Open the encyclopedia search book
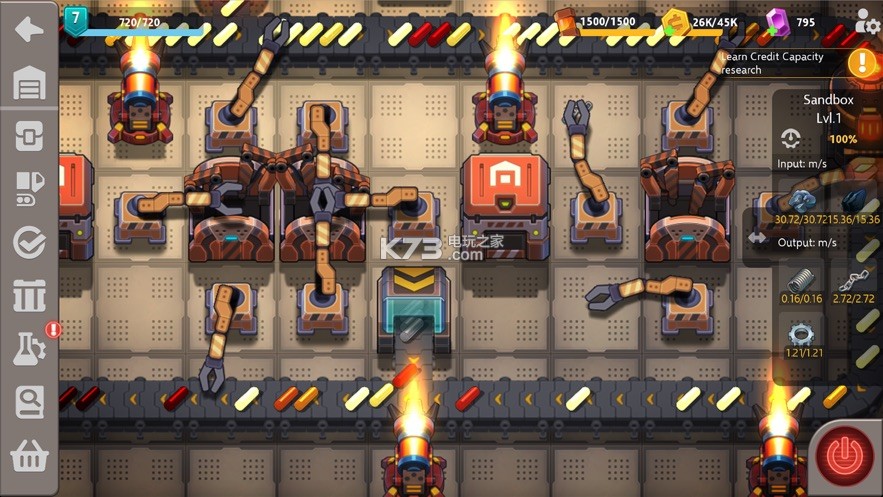This screenshot has height=497, width=883. pyautogui.click(x=29, y=402)
